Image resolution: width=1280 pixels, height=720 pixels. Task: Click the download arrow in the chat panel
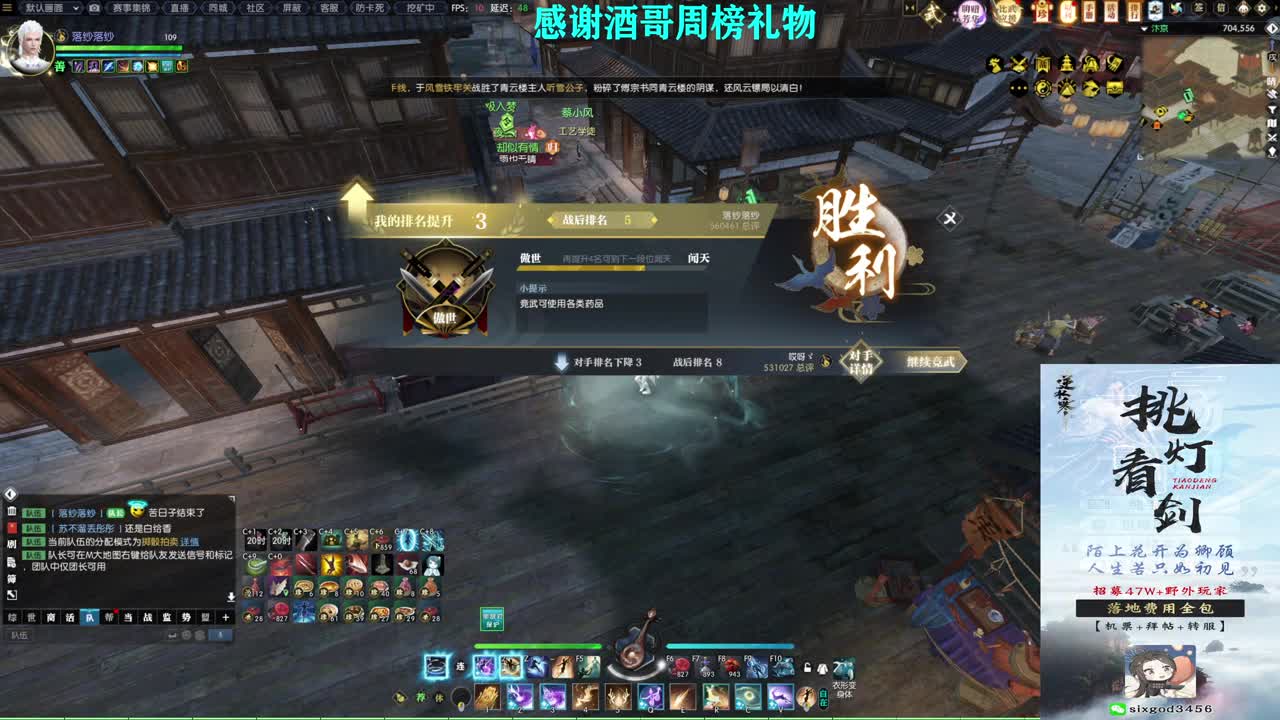(231, 596)
